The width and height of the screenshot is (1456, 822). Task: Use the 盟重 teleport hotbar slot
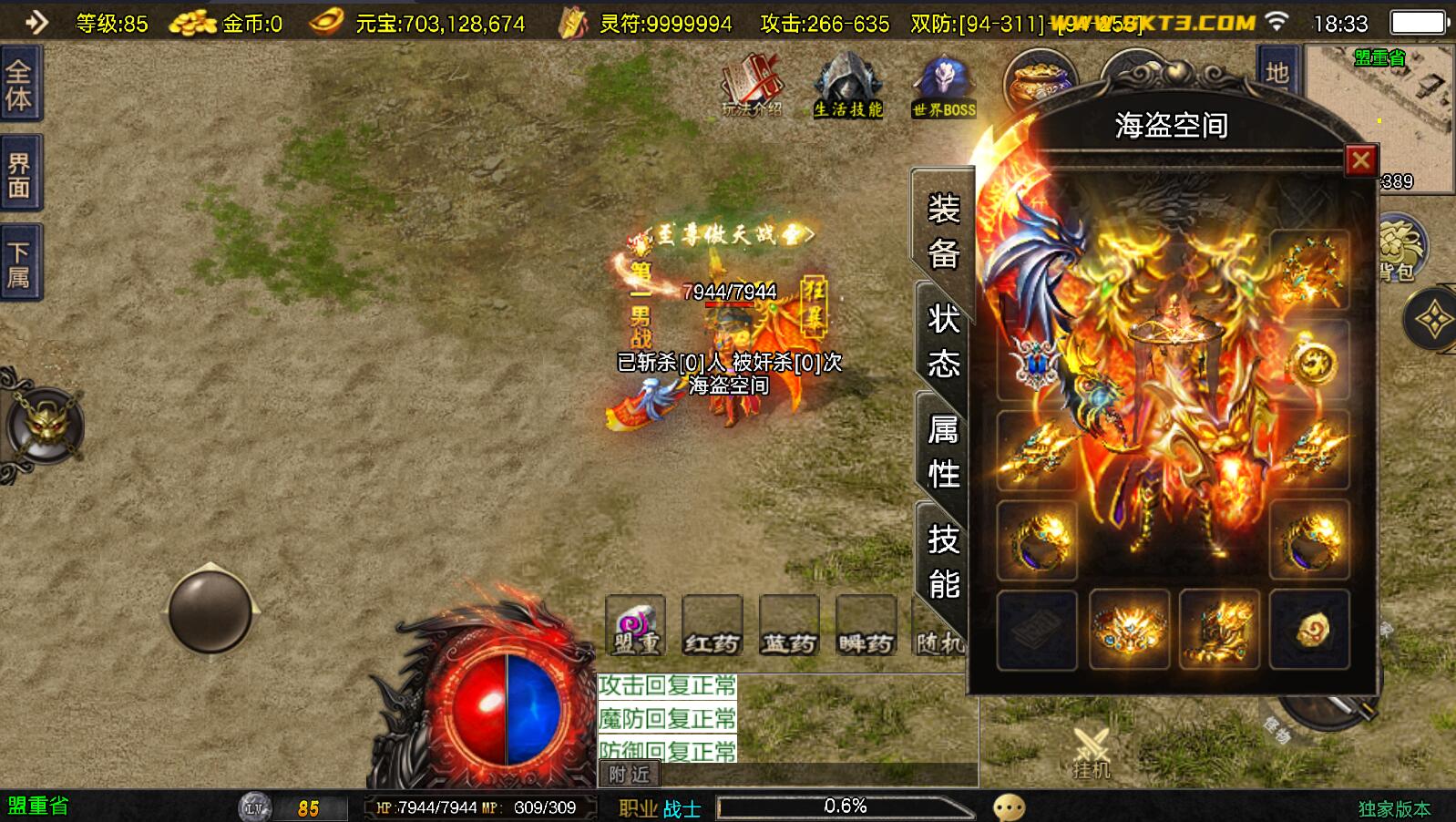[x=636, y=627]
